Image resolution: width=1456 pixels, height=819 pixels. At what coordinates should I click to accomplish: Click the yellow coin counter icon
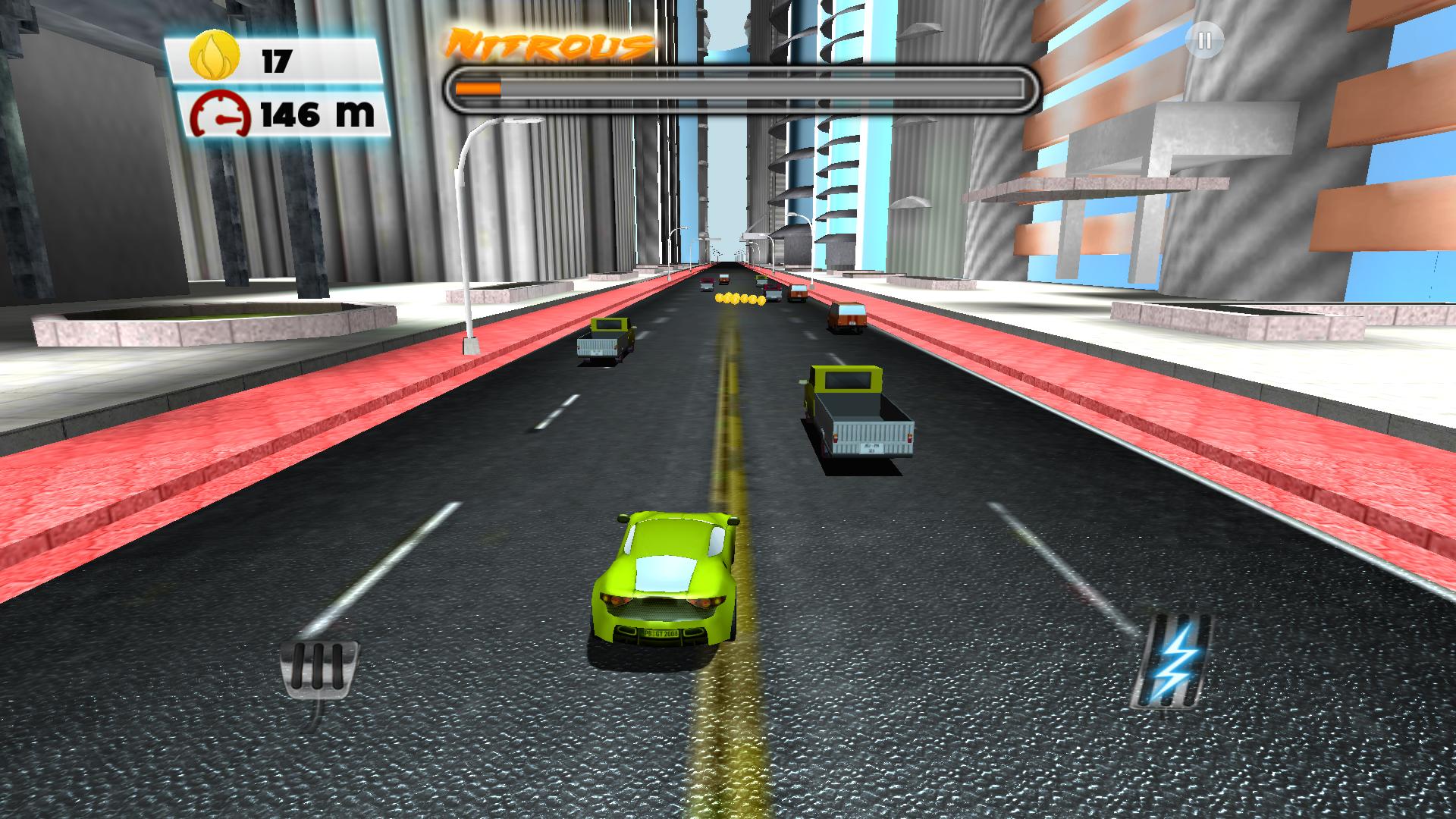click(215, 53)
